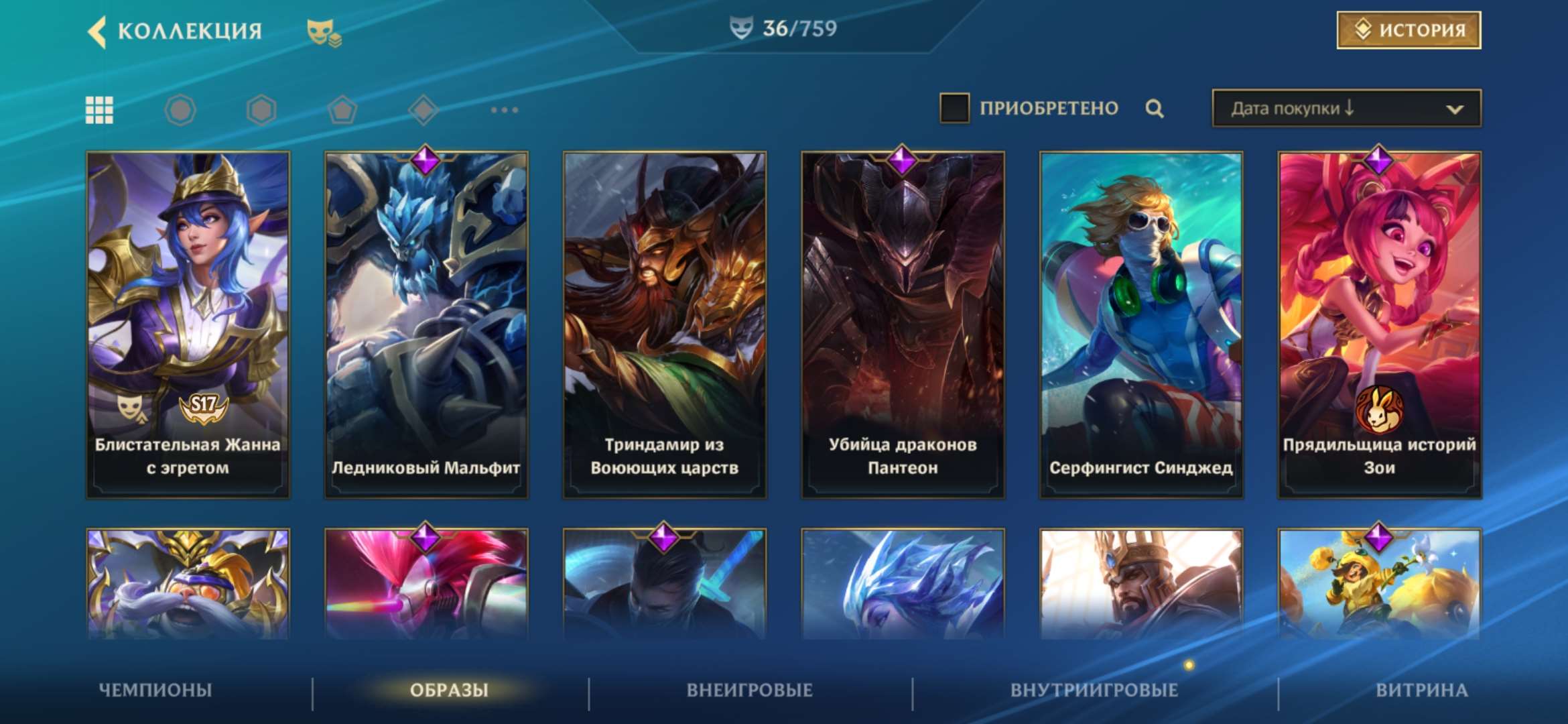Select the Ледниковый Мальфит skin card
The image size is (1568, 724).
click(426, 322)
